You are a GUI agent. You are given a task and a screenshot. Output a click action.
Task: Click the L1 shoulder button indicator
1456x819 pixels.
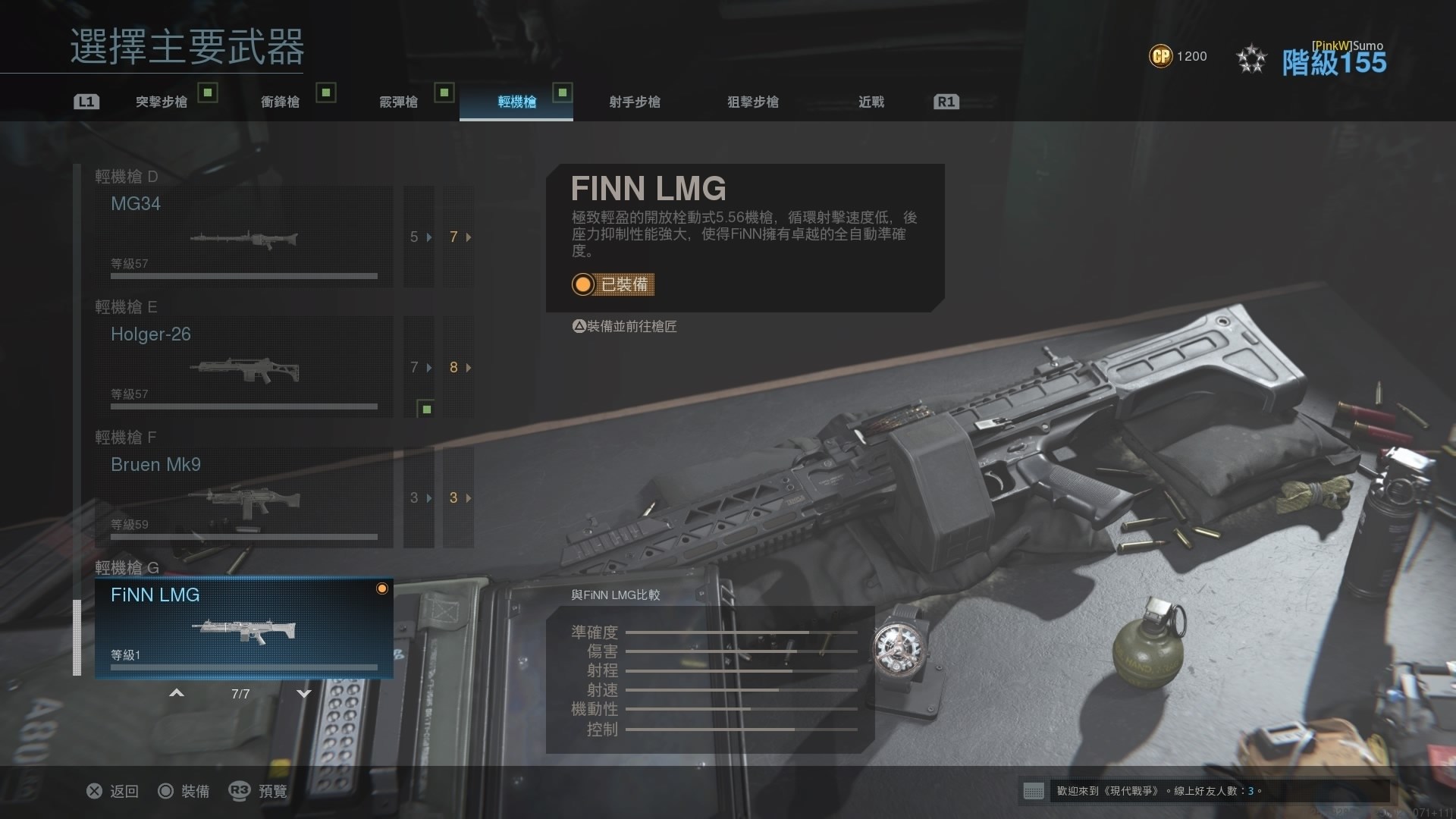[x=86, y=101]
